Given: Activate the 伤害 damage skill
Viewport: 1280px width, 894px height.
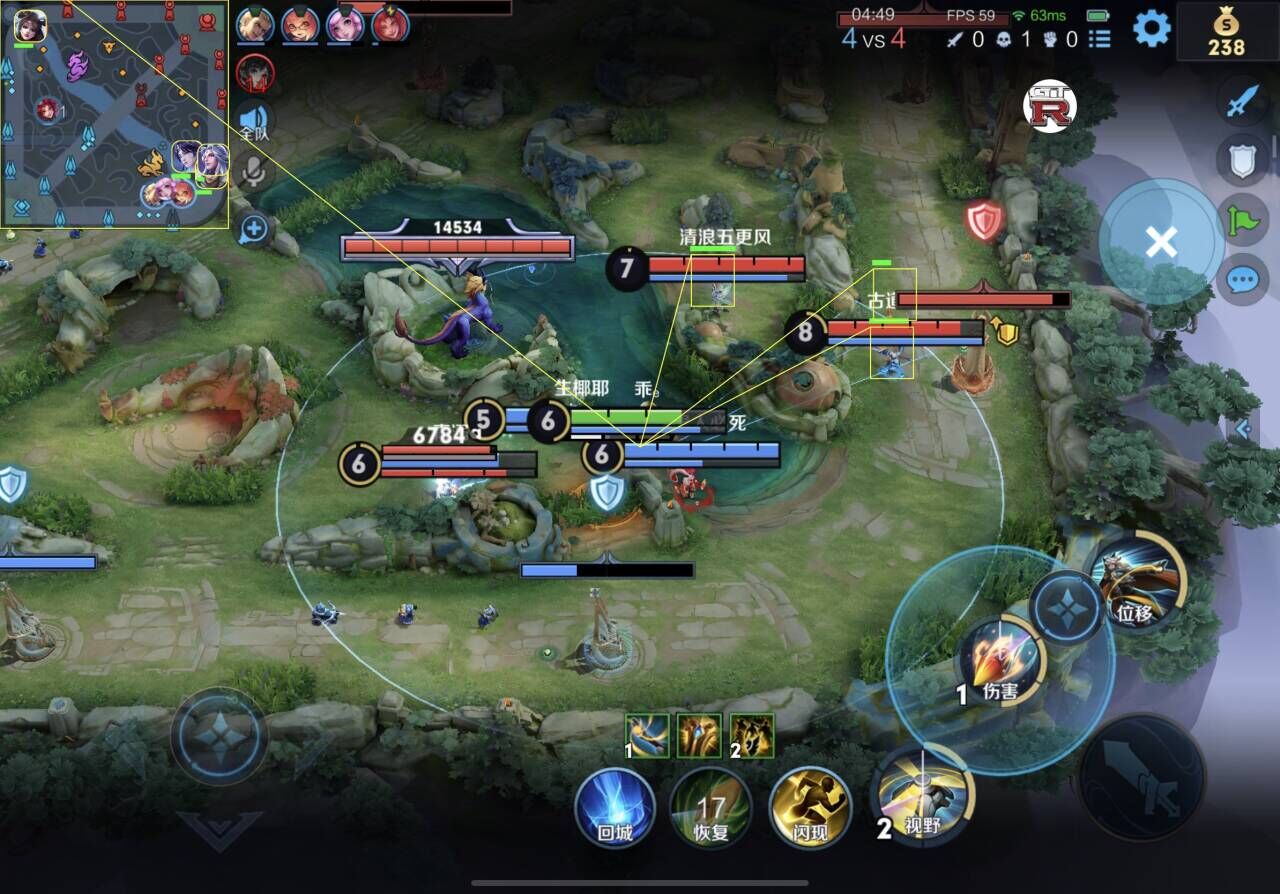Looking at the screenshot, I should 1001,660.
